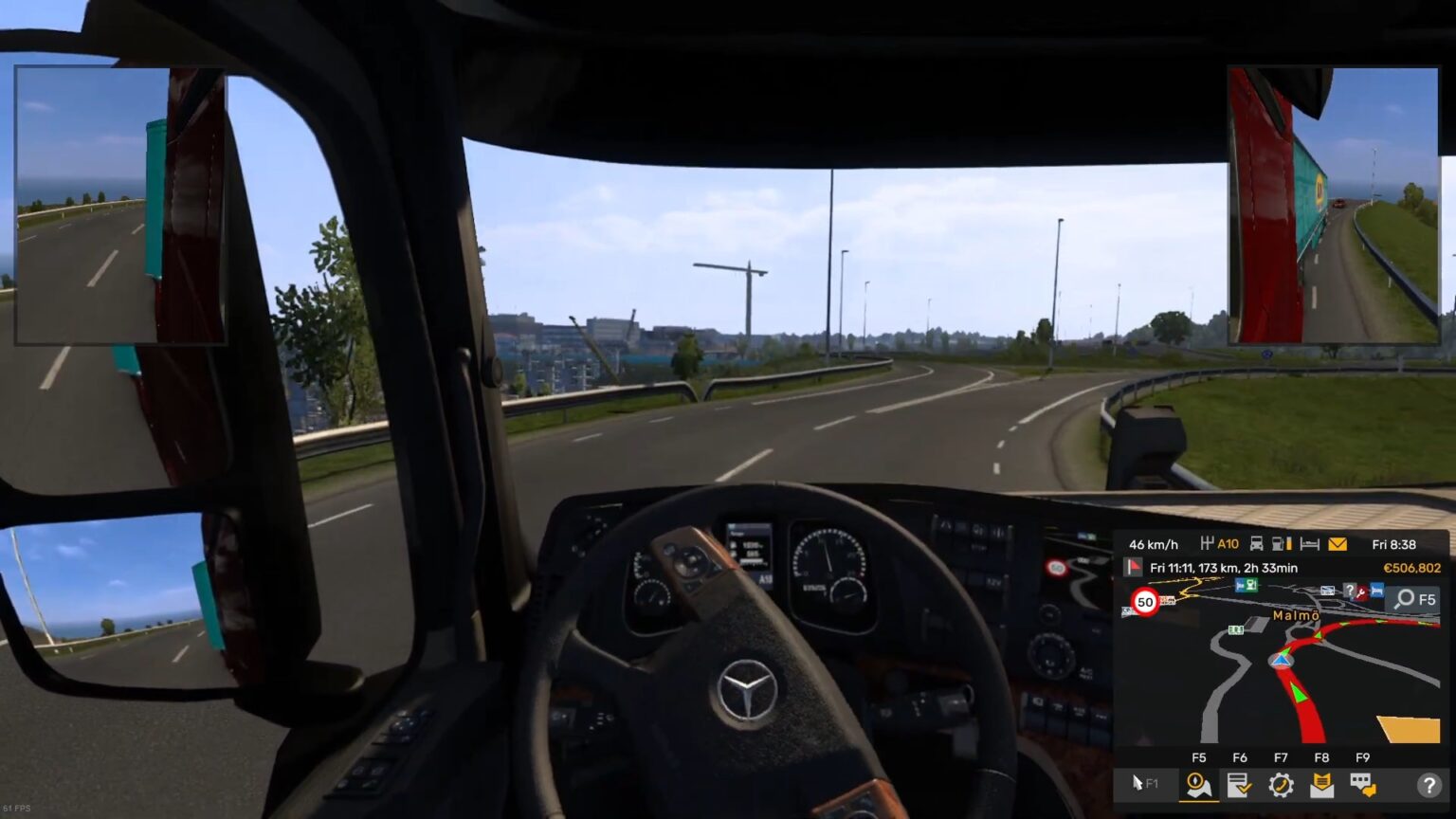Click the fuel pump icon in the status bar
The image size is (1456, 819).
pyautogui.click(x=1279, y=544)
